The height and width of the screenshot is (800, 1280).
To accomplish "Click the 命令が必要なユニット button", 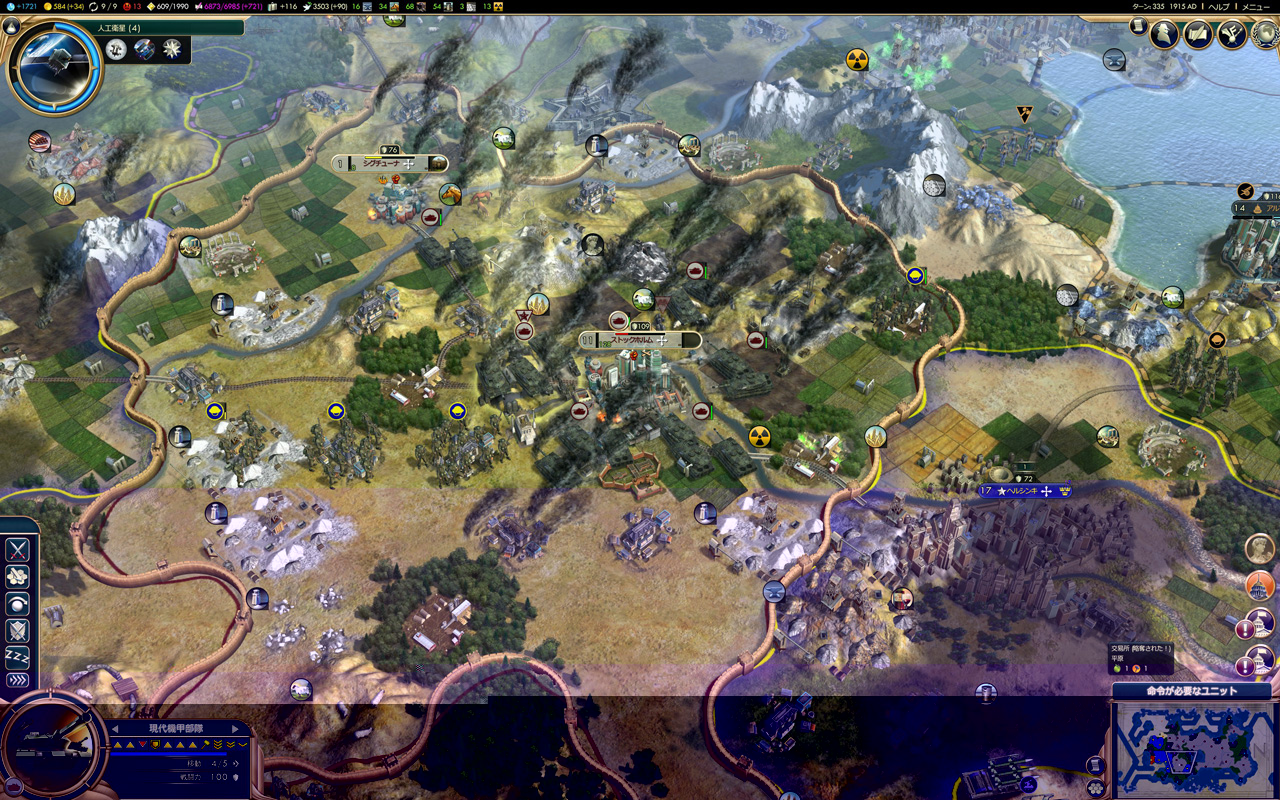I will [1190, 691].
